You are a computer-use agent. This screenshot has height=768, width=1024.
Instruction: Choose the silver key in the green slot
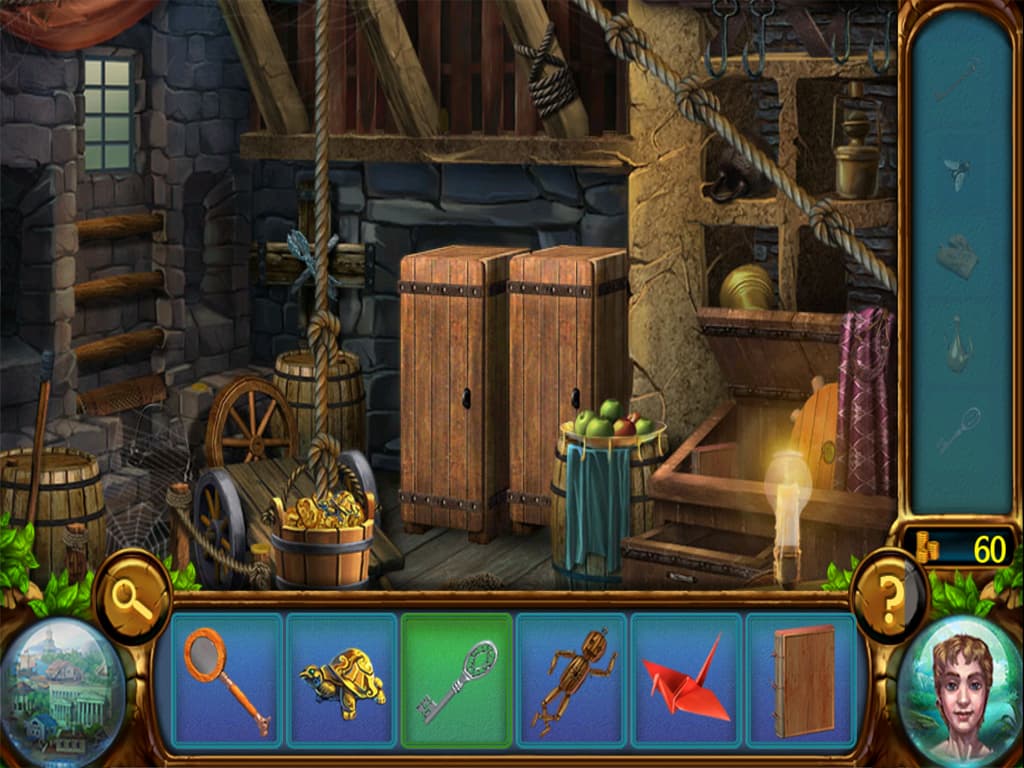pos(457,680)
